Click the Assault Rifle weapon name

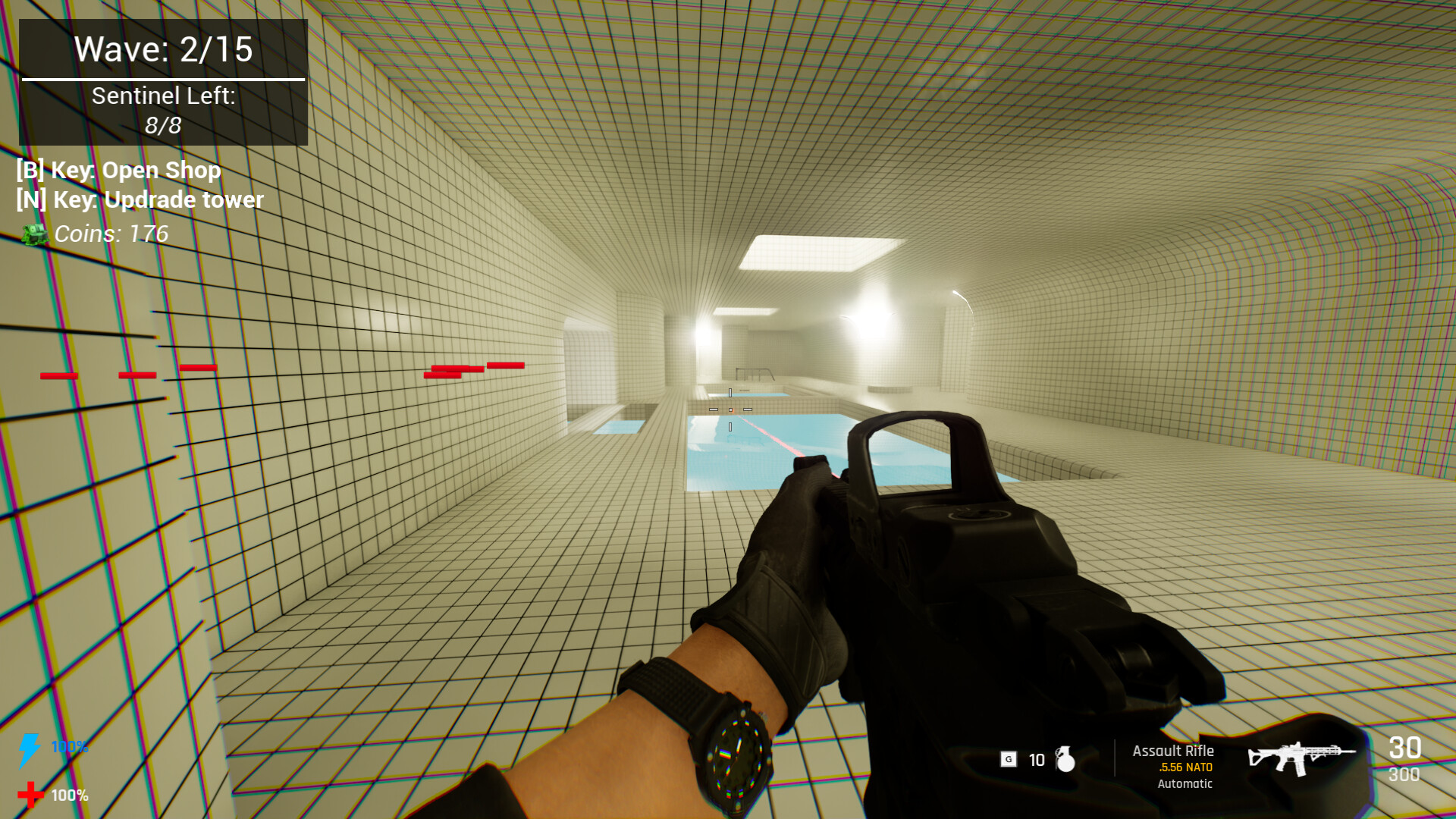point(1172,750)
